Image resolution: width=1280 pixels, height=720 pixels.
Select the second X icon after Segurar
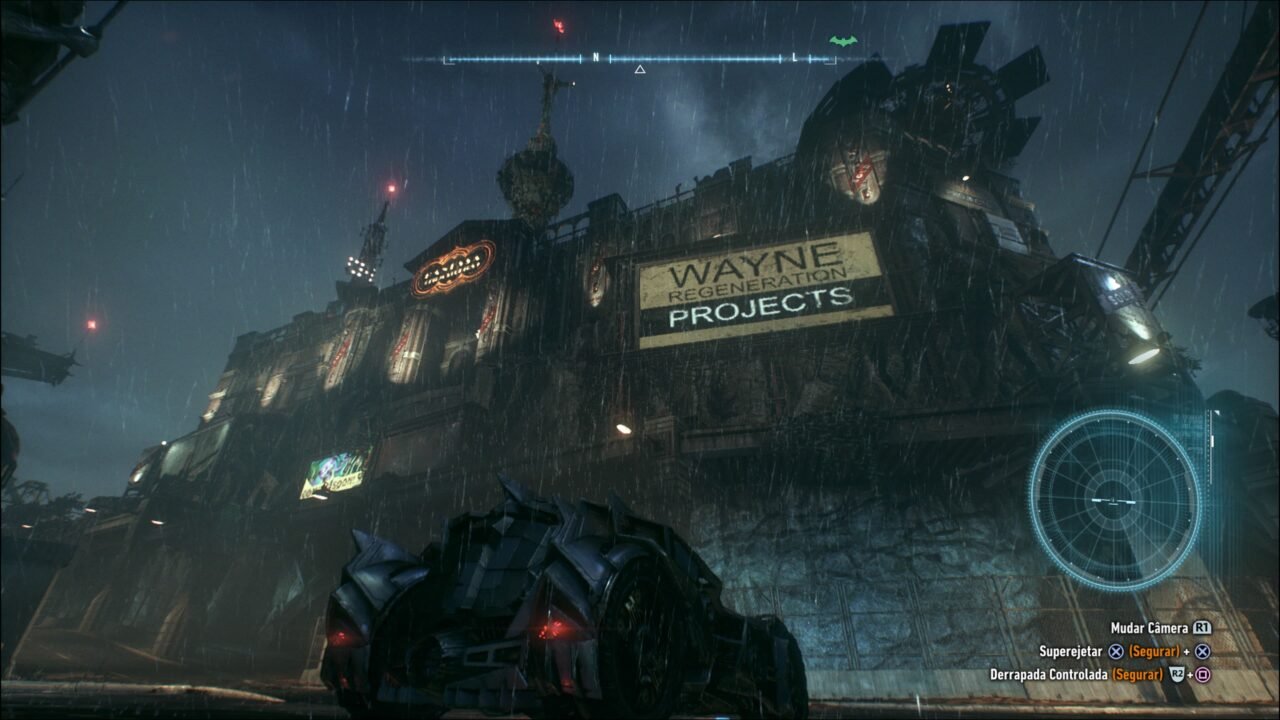pyautogui.click(x=1203, y=652)
